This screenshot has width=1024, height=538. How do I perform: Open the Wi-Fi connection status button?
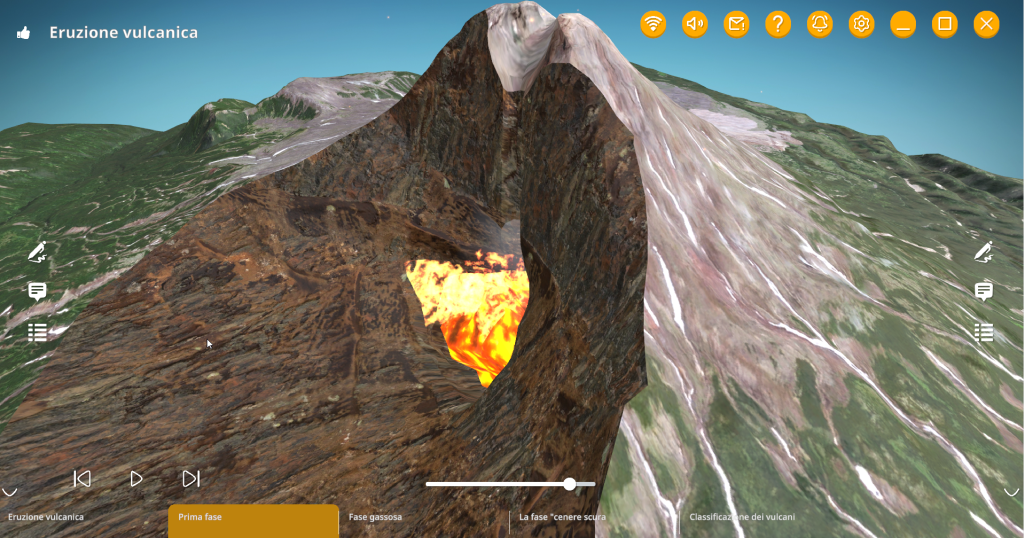653,24
